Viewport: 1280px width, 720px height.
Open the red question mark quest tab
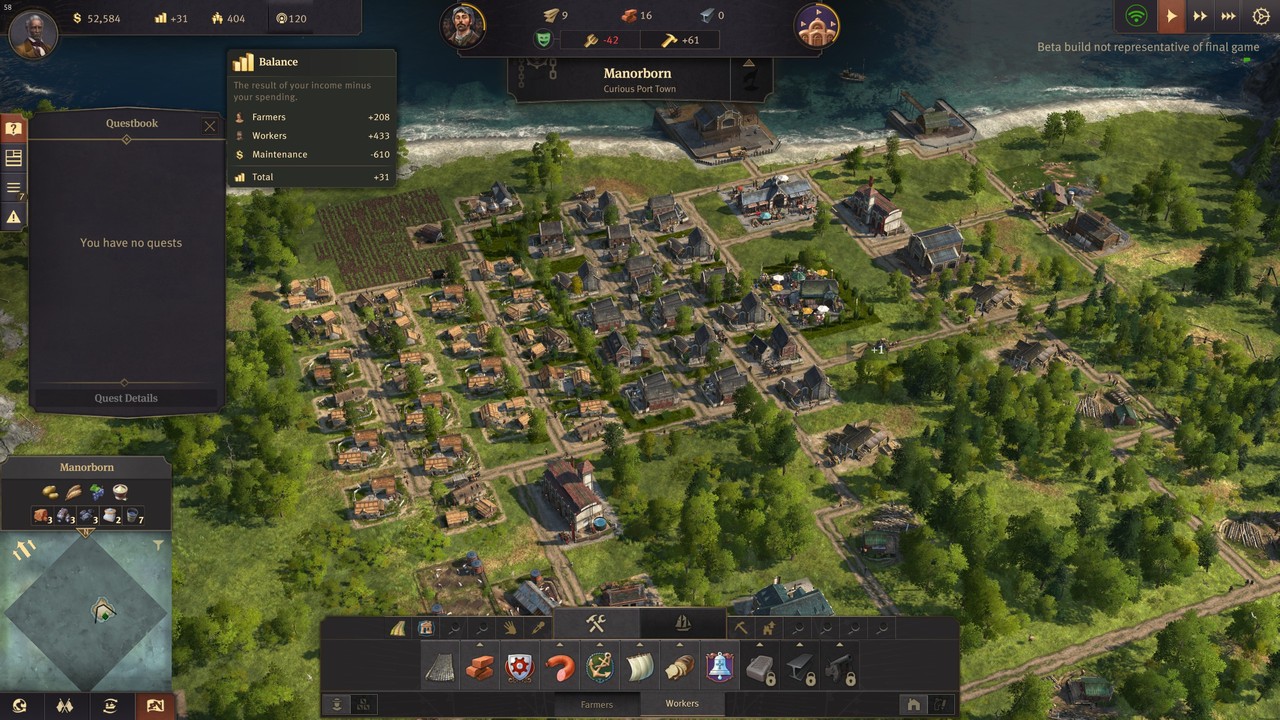[x=14, y=129]
